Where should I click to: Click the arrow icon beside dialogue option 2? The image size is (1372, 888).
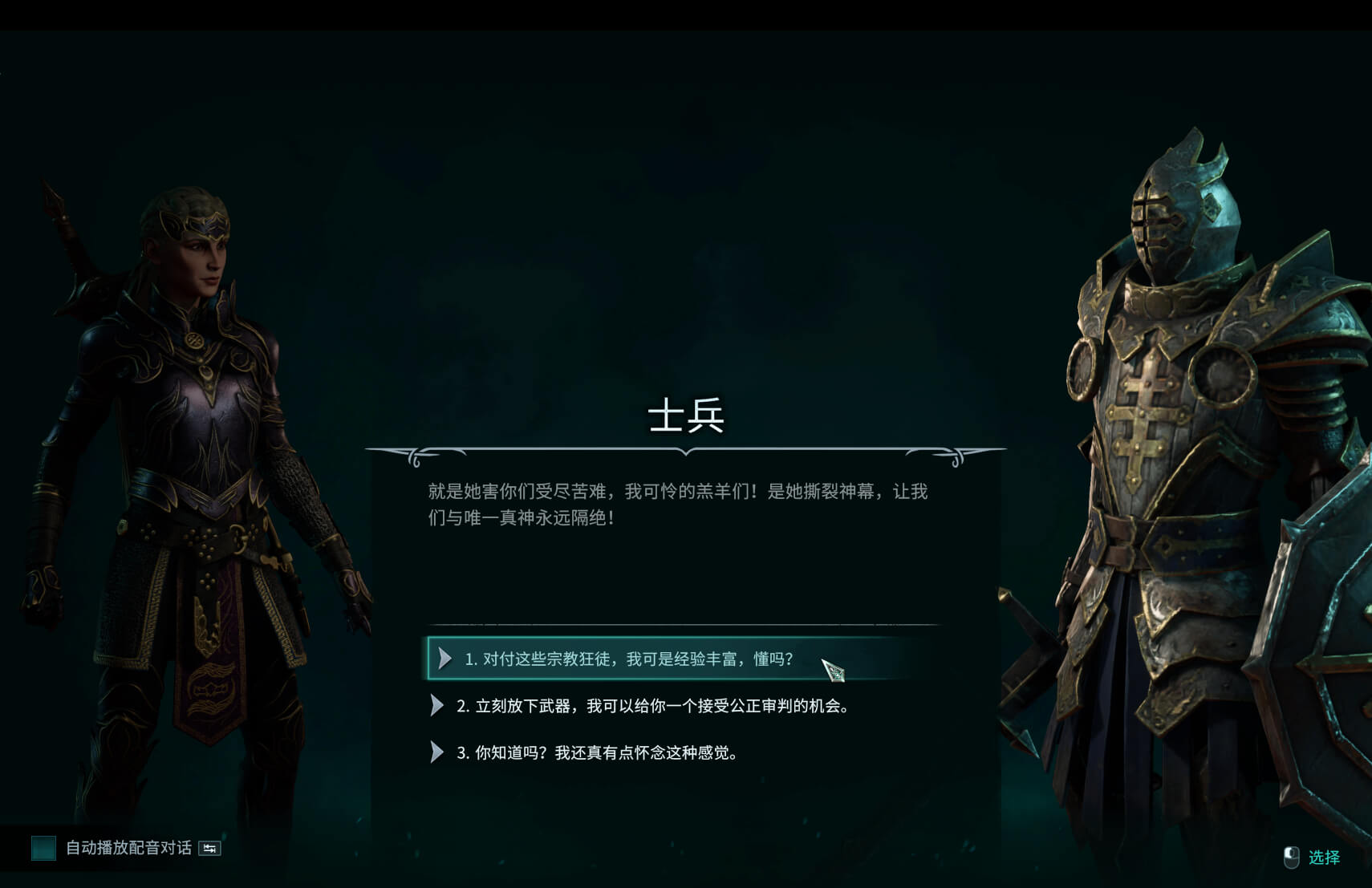(x=437, y=706)
